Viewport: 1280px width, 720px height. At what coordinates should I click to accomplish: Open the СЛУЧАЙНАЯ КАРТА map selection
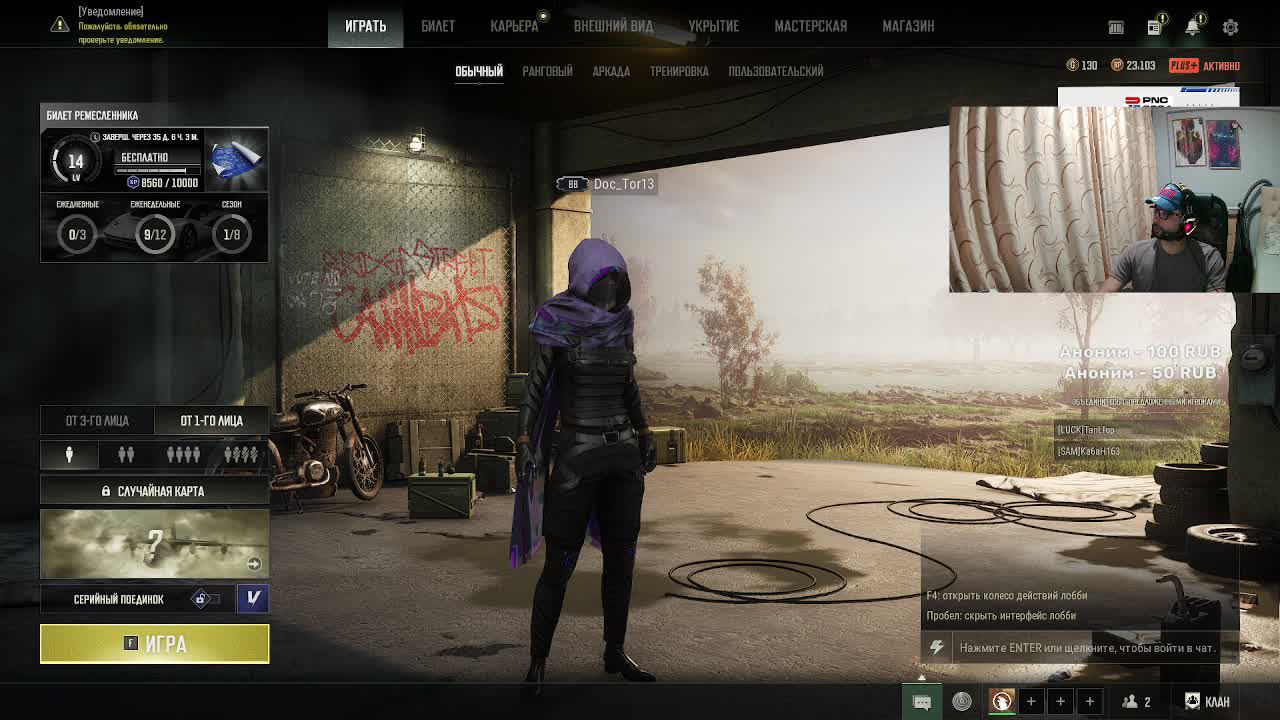(154, 491)
